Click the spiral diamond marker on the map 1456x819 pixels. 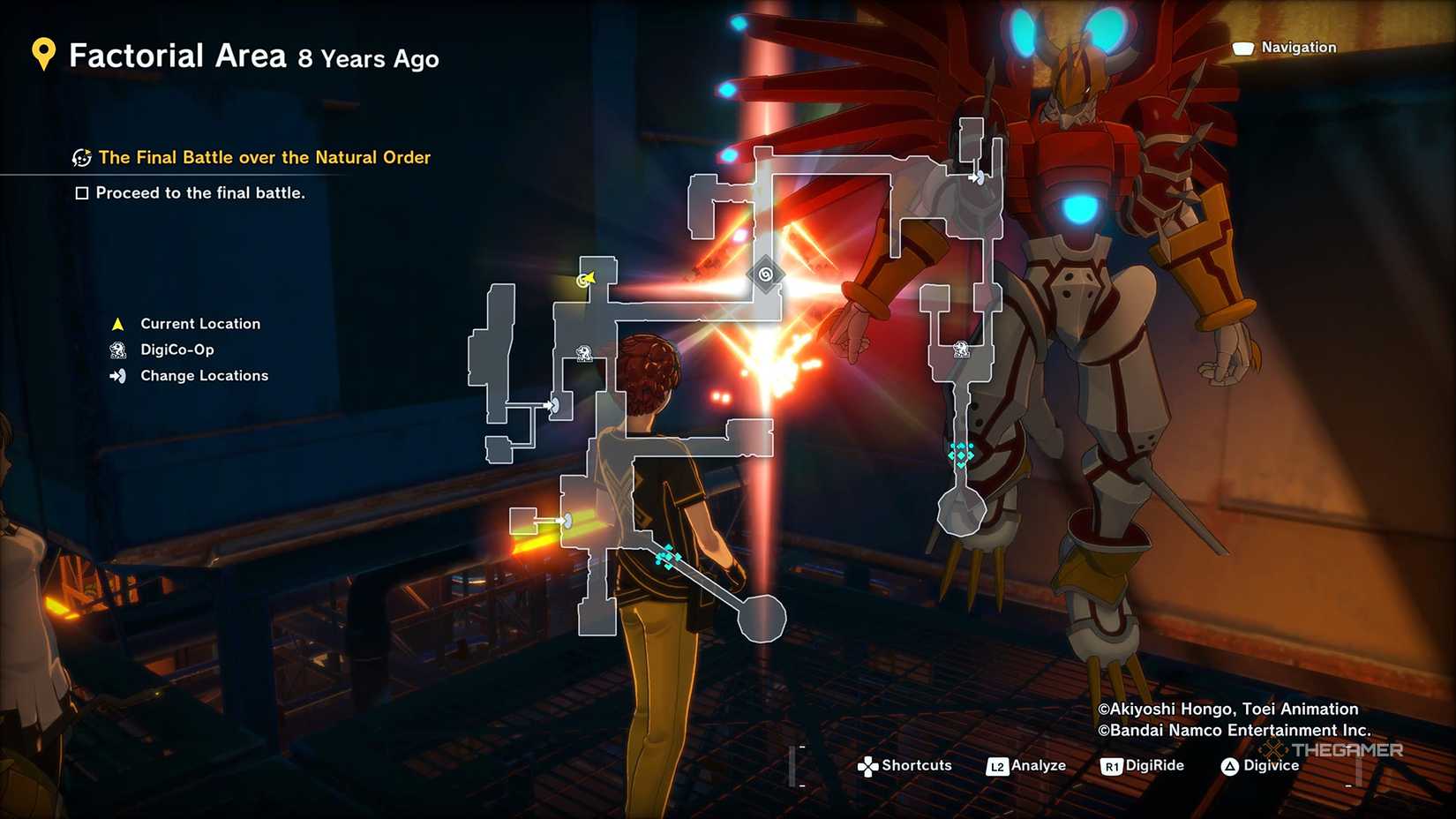tap(765, 274)
